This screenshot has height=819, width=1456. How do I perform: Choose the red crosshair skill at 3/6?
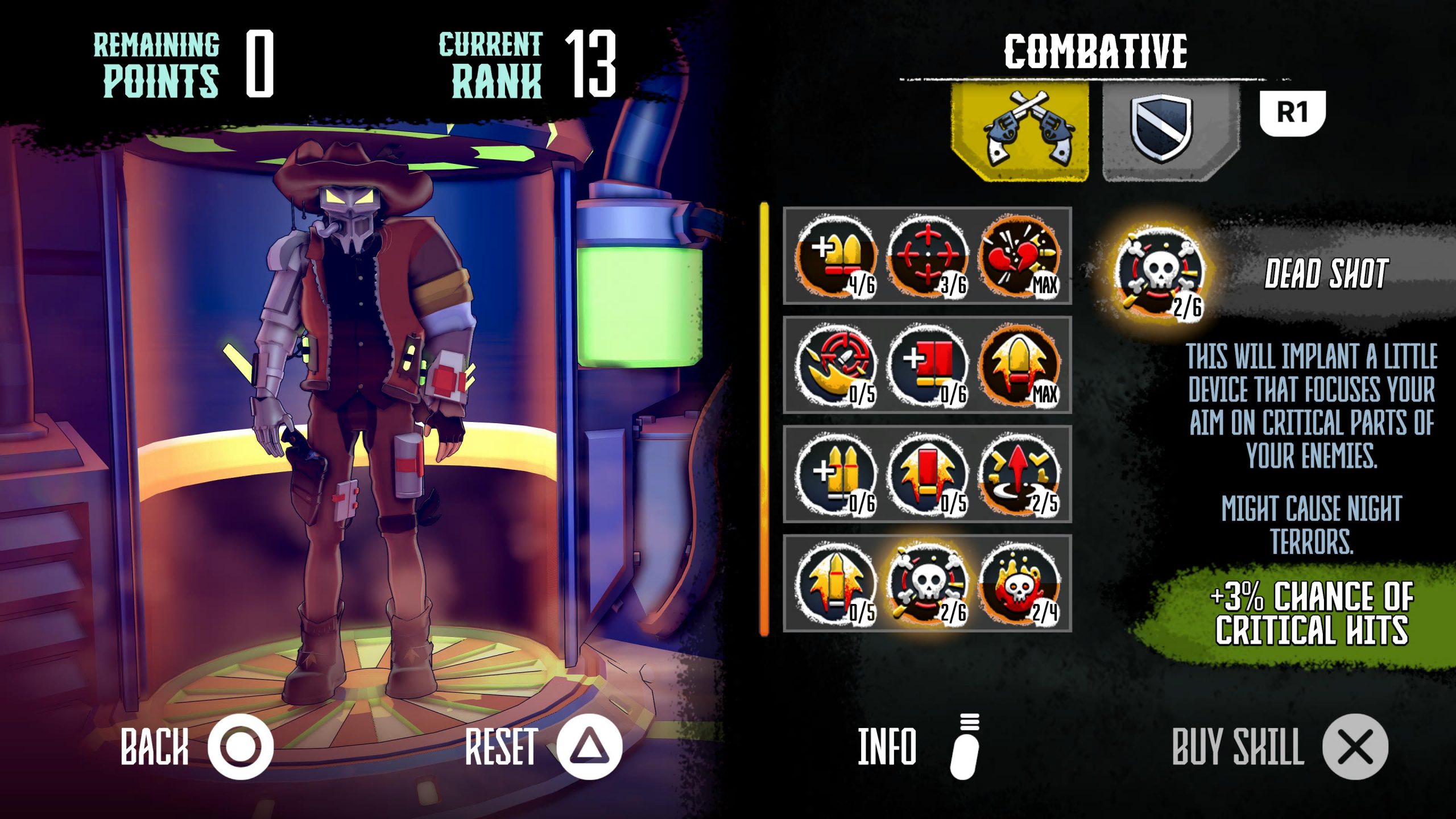tap(927, 256)
